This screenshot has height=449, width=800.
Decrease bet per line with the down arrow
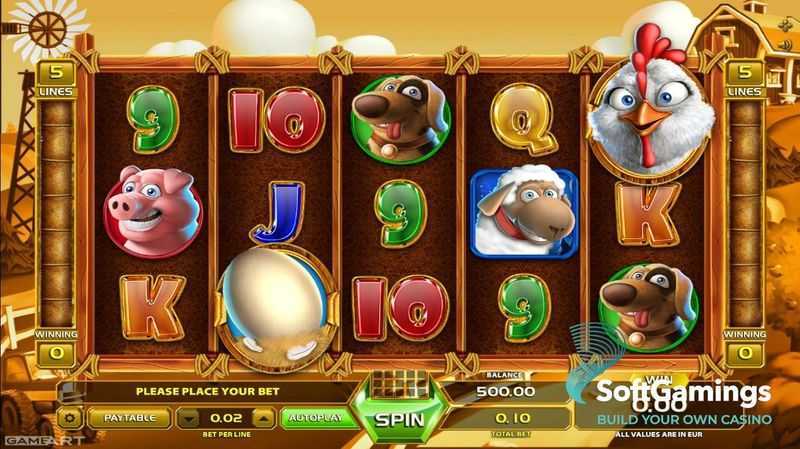point(190,417)
